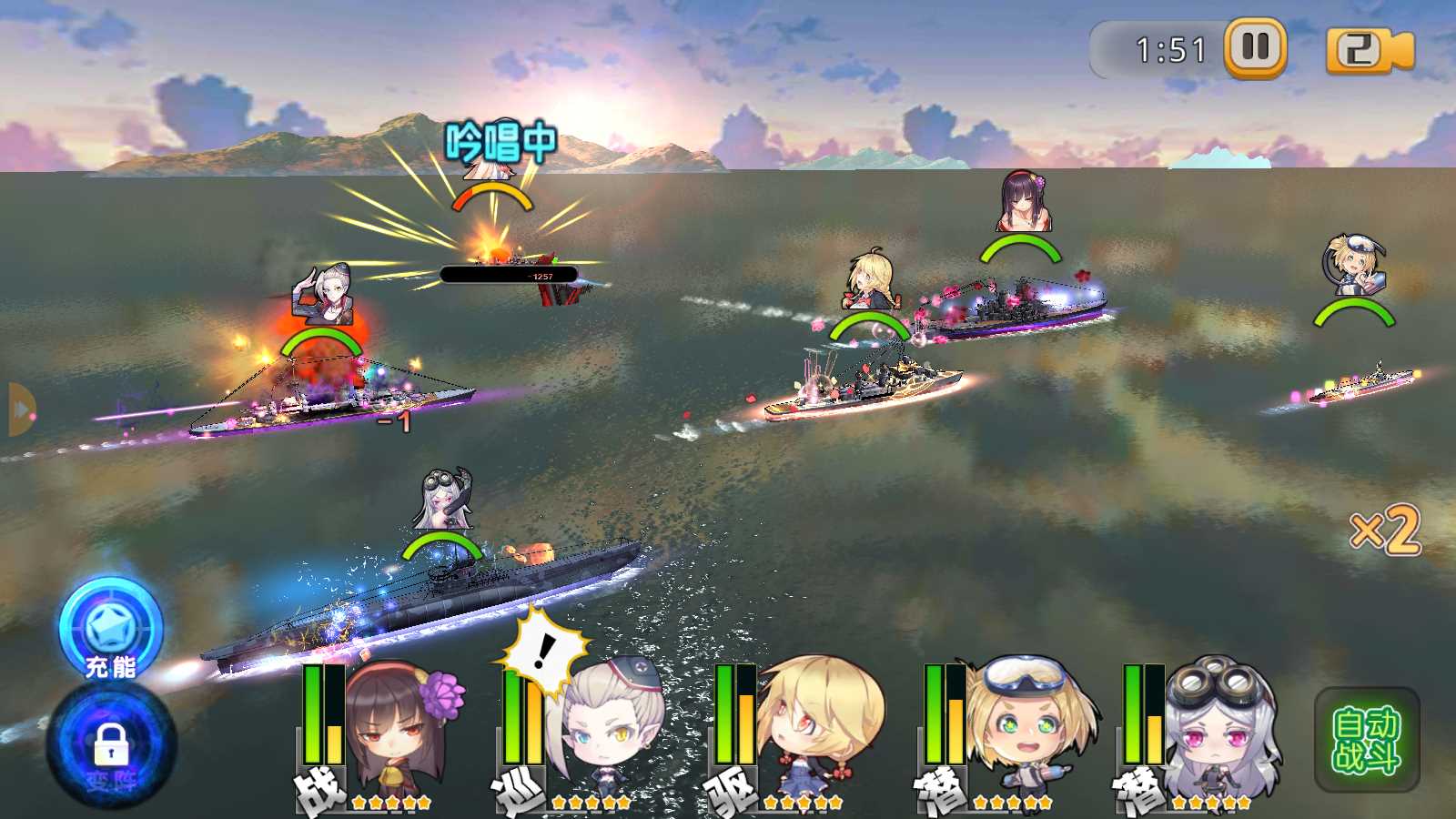Tap the locked 变阵 formation button
This screenshot has width=1456, height=819.
pos(111,746)
